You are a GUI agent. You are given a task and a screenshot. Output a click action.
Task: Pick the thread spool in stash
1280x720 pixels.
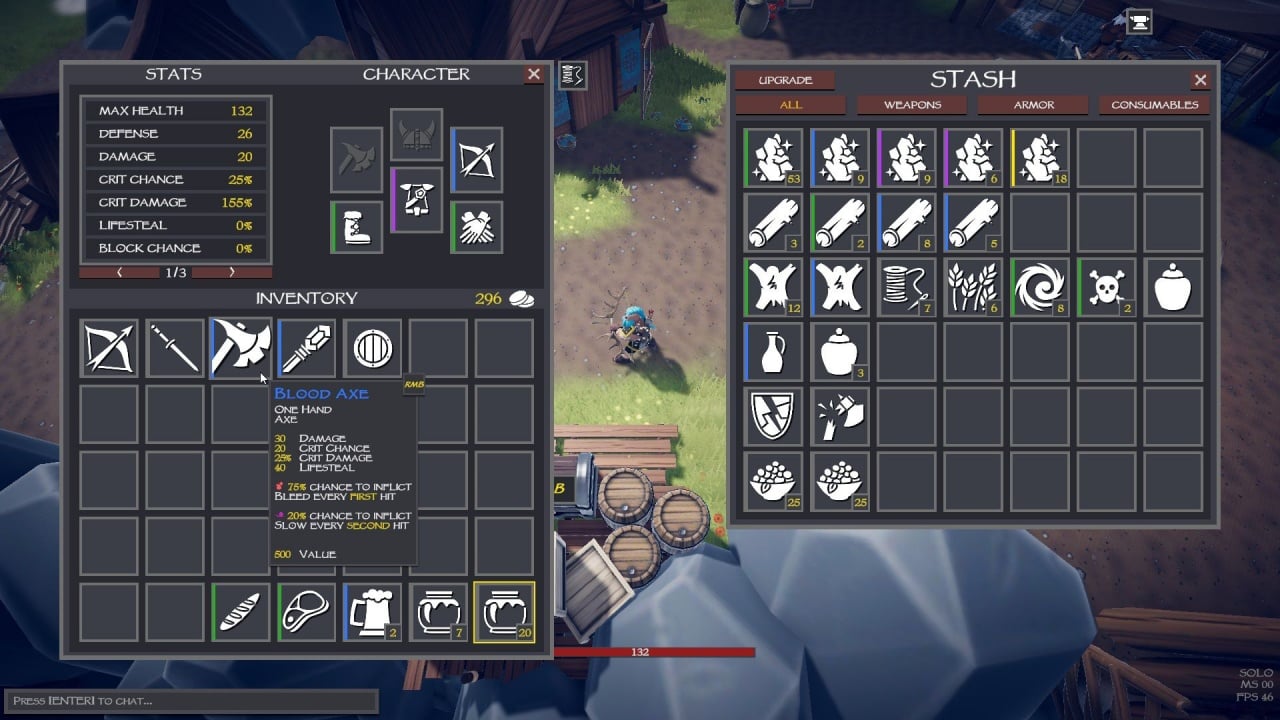(x=906, y=287)
